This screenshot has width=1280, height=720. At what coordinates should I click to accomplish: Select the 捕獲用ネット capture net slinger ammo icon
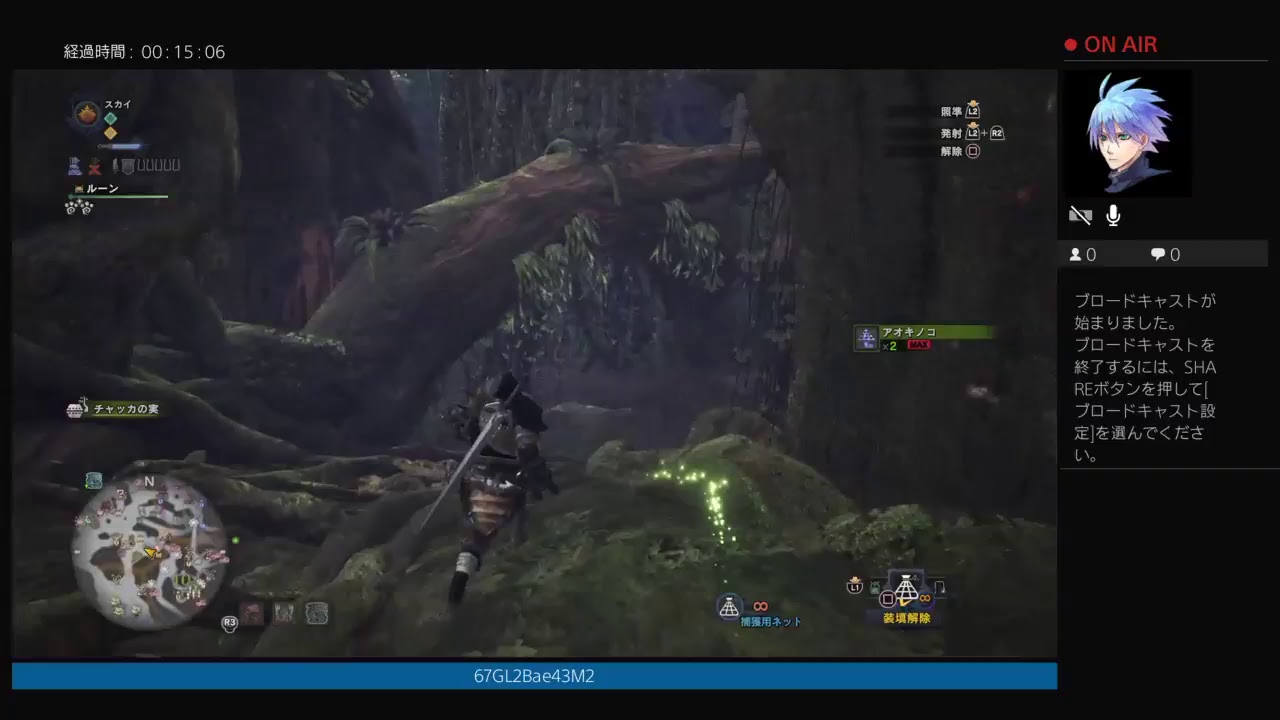[x=729, y=605]
